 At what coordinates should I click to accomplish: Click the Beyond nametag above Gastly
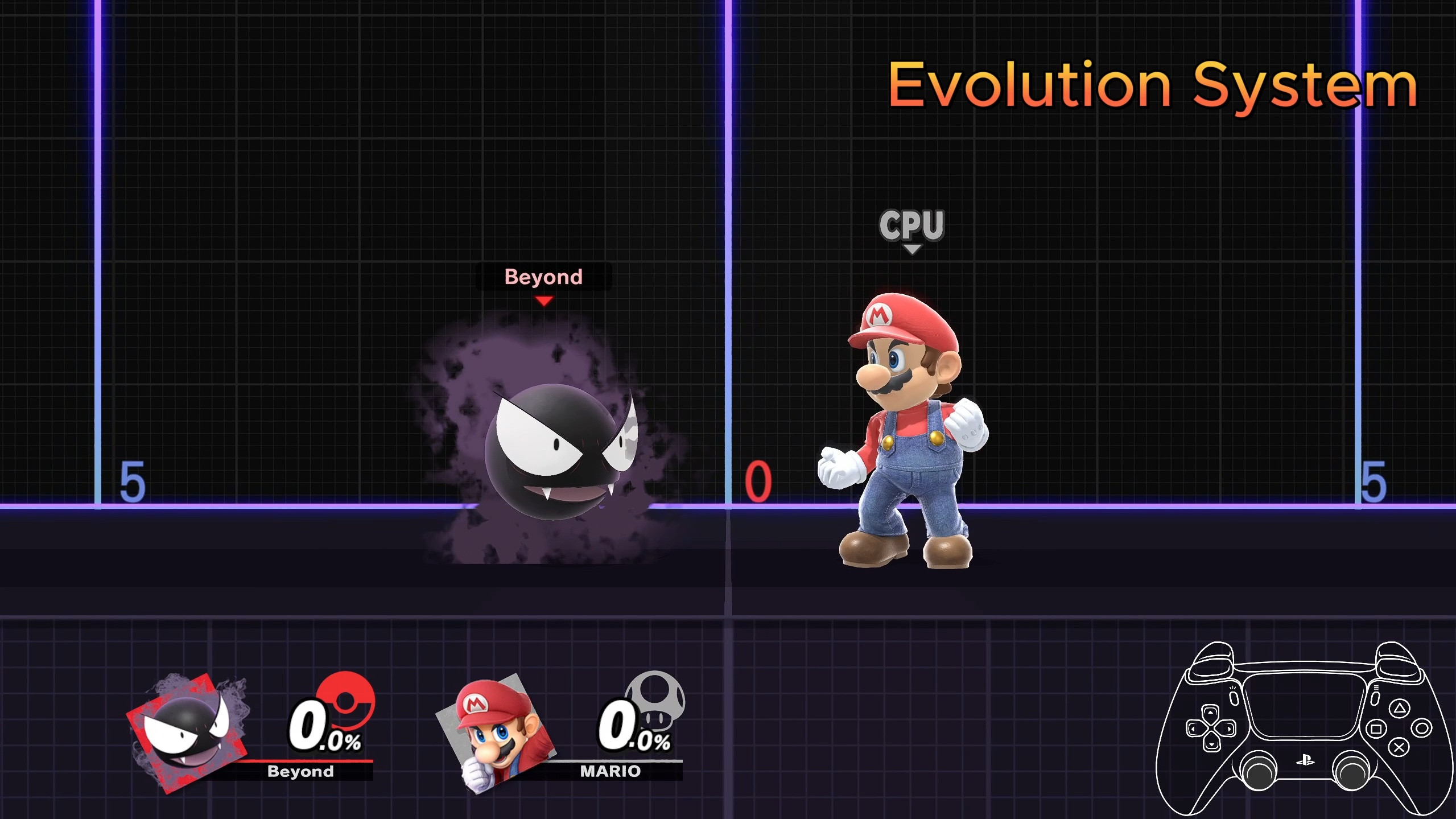click(543, 277)
